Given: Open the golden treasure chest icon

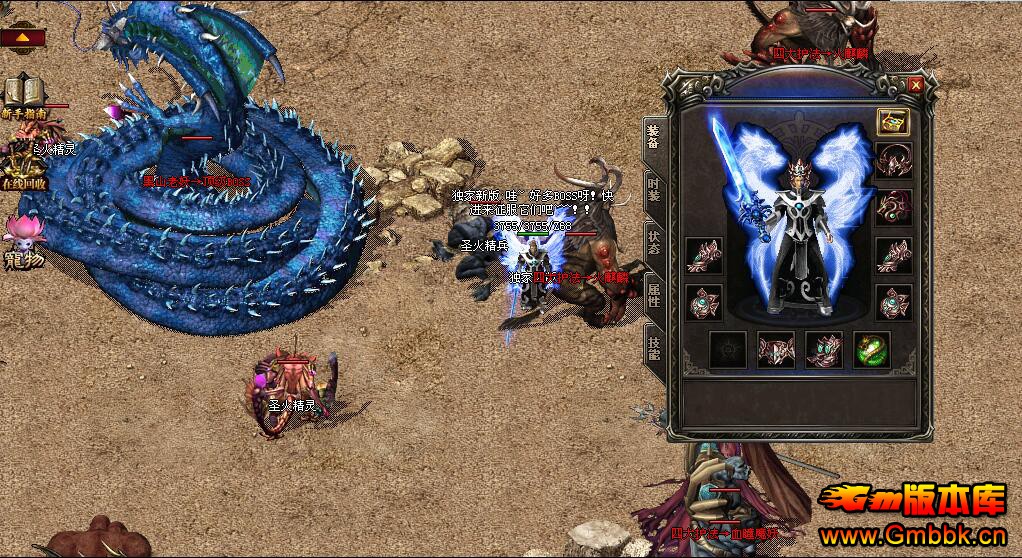Looking at the screenshot, I should tap(892, 122).
